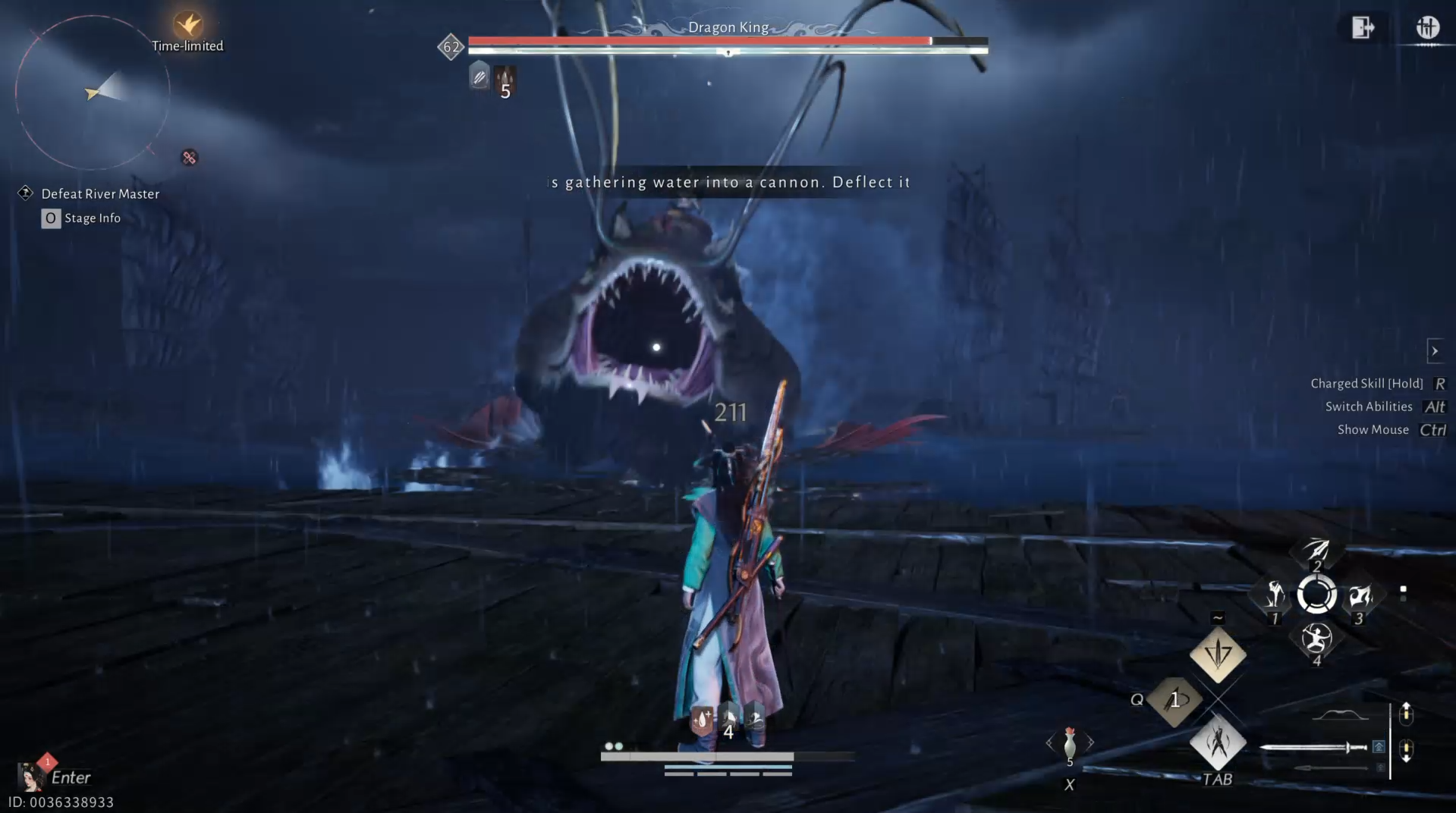Open the top-right main menu icon
Viewport: 1456px width, 813px height.
[x=1427, y=28]
